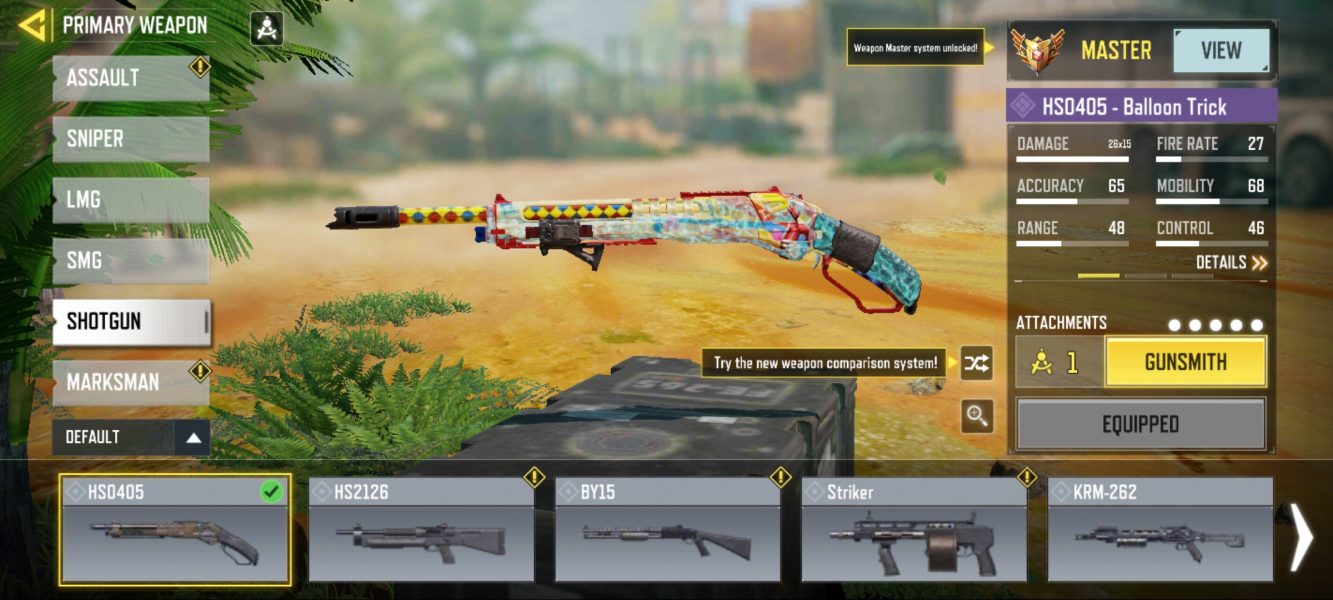The width and height of the screenshot is (1333, 600).
Task: Select the Striker shotgun tile
Action: click(914, 530)
